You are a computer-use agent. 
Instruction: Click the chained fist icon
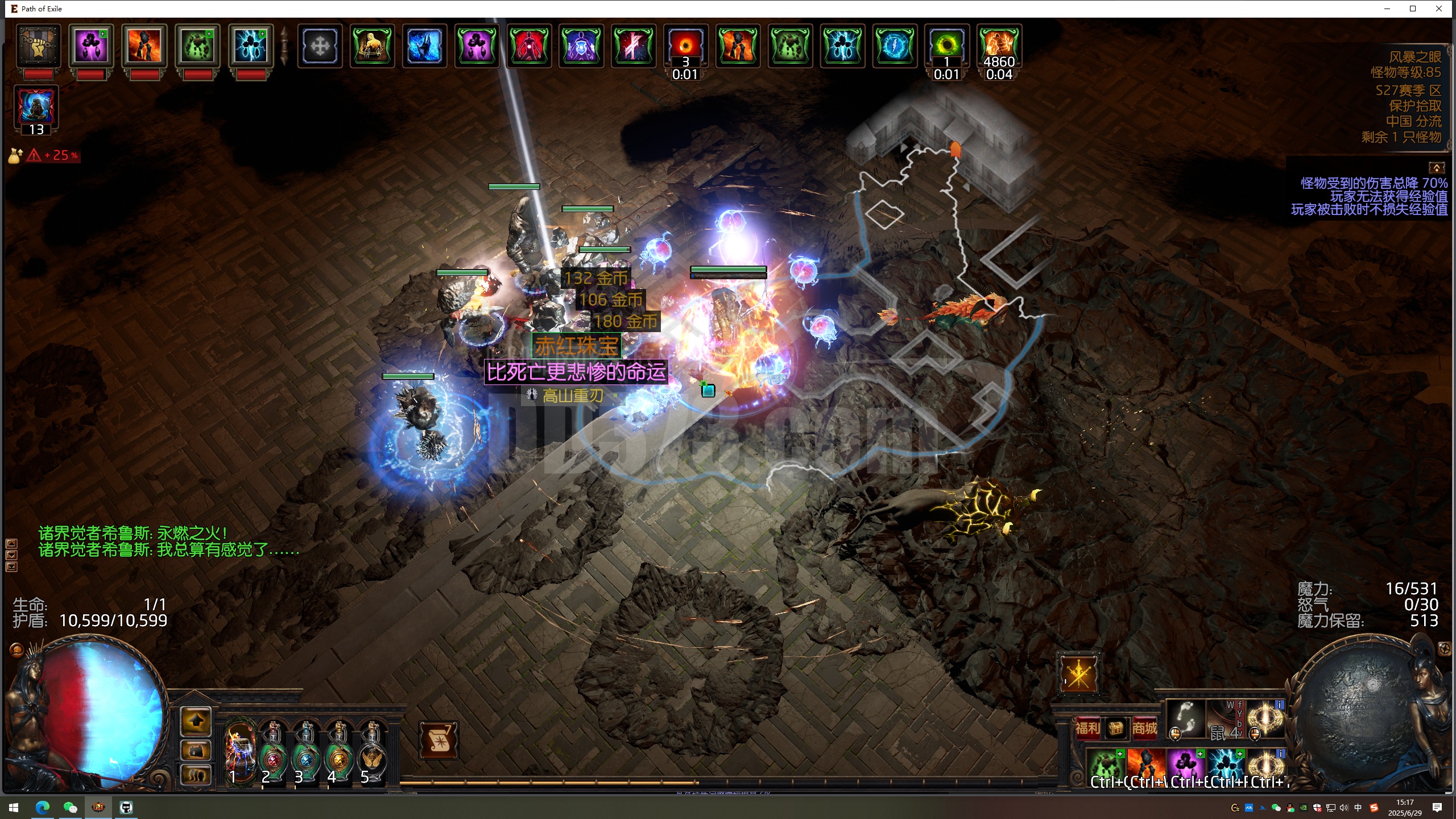click(x=39, y=45)
